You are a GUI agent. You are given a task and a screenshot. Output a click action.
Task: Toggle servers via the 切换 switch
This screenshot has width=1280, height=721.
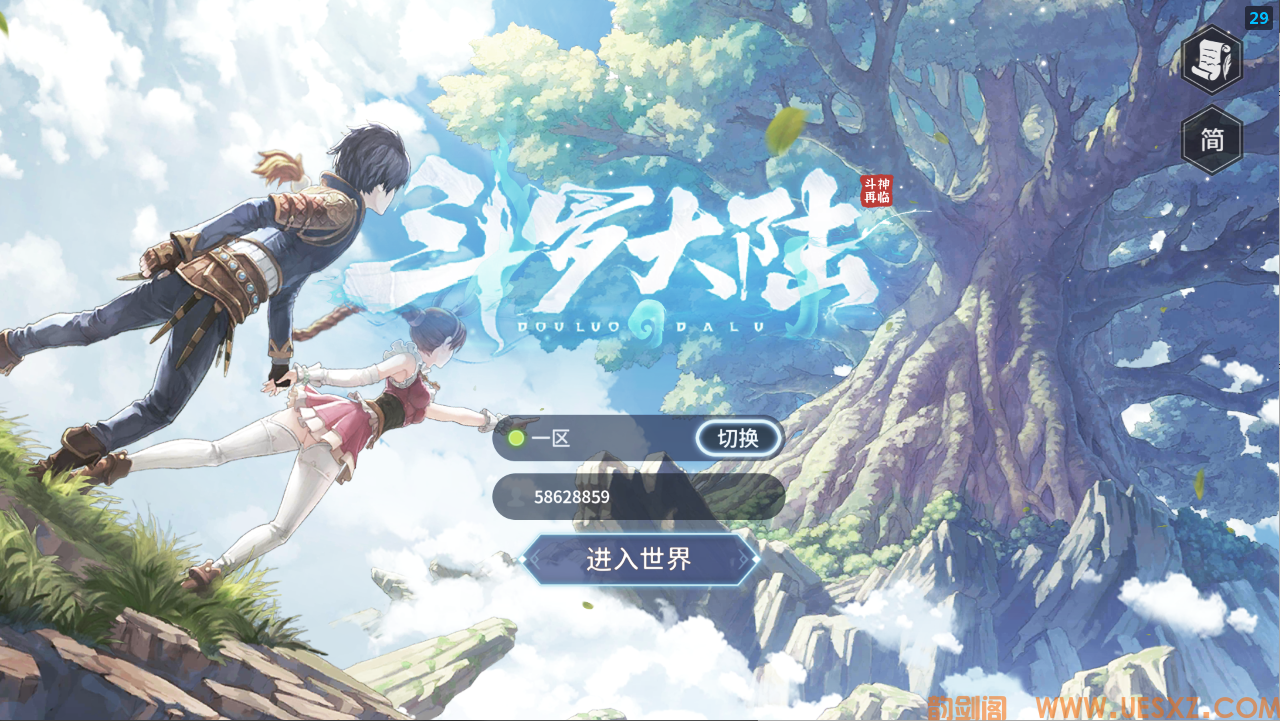738,439
